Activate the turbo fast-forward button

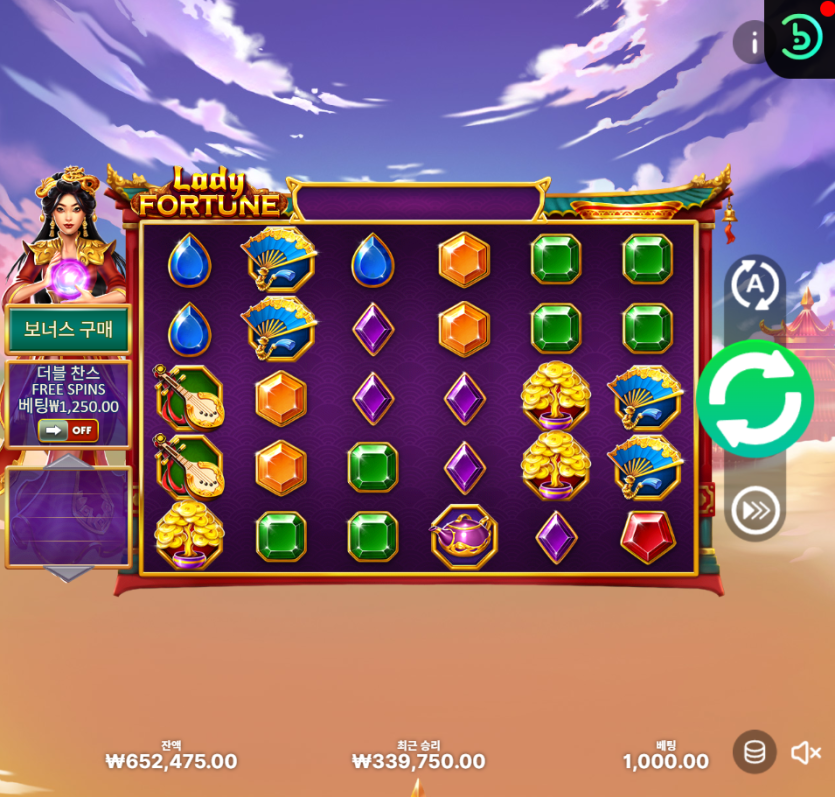pyautogui.click(x=755, y=511)
